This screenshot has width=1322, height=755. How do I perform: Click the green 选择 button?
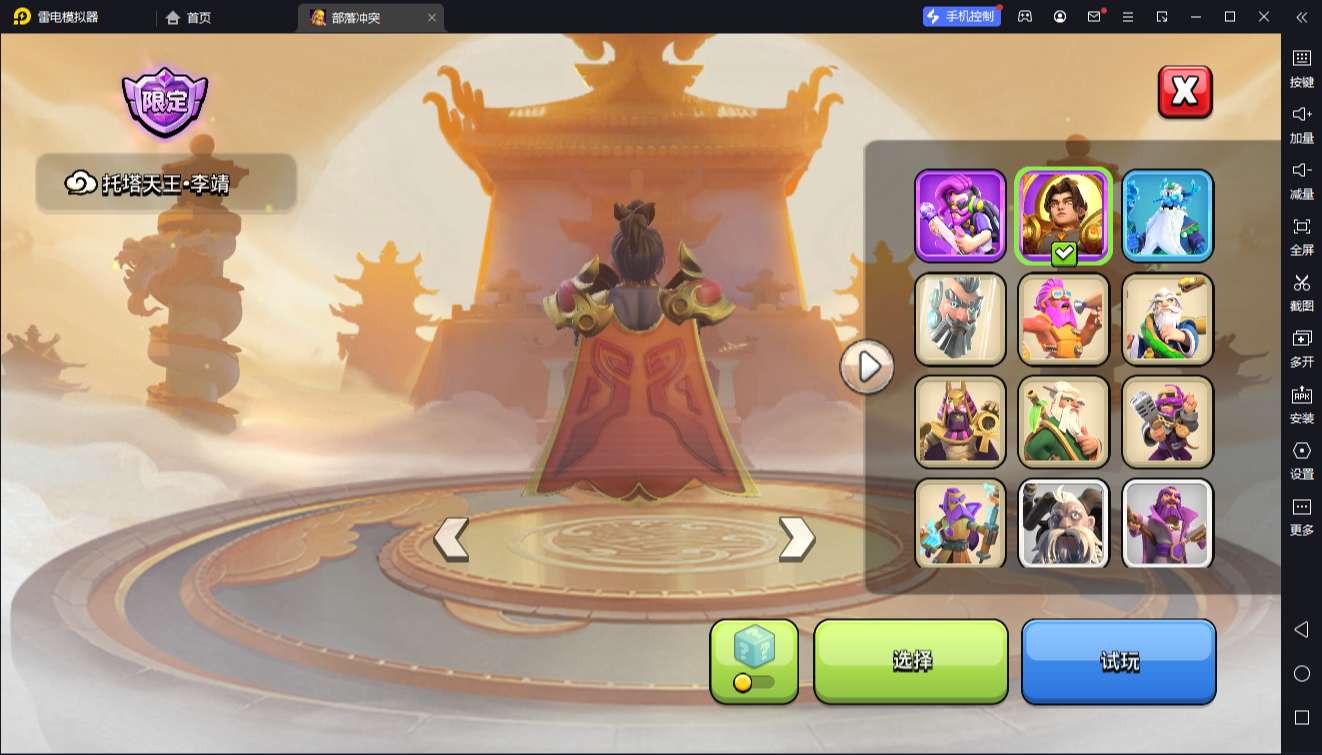[910, 660]
